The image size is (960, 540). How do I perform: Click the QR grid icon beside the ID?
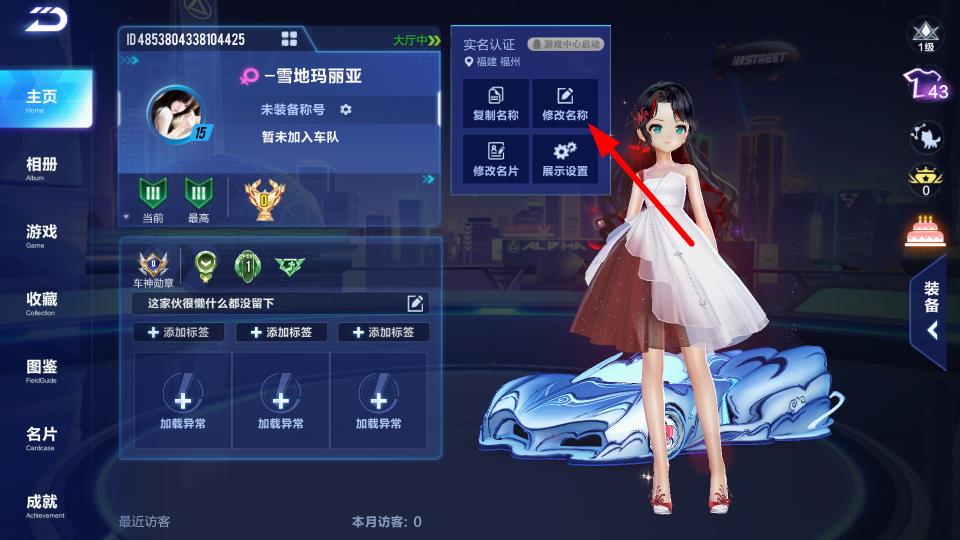point(289,39)
